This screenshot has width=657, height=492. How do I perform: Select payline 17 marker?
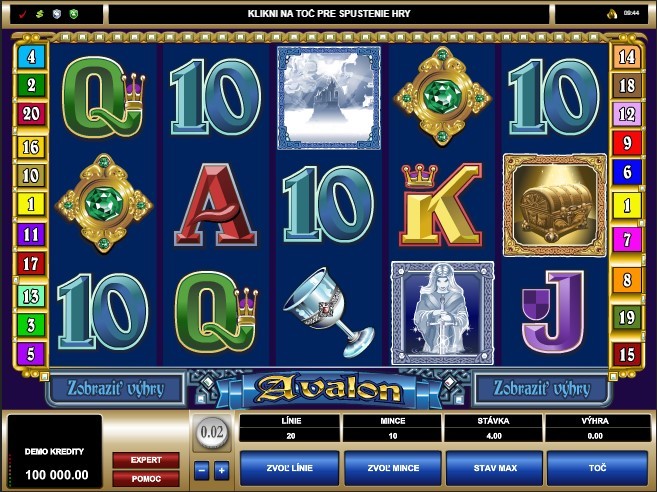pyautogui.click(x=31, y=265)
